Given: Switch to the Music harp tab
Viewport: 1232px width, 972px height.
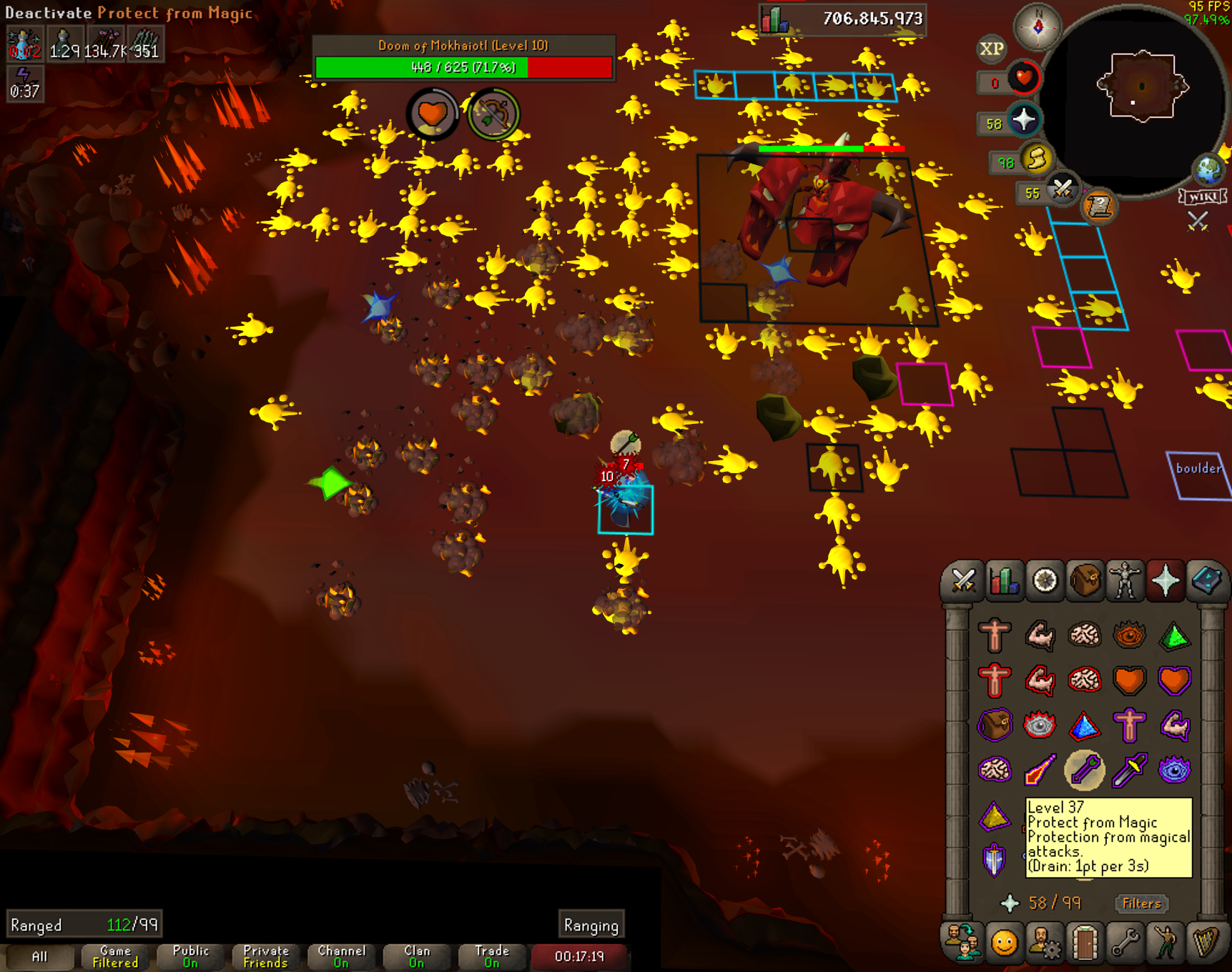Looking at the screenshot, I should 1206,943.
